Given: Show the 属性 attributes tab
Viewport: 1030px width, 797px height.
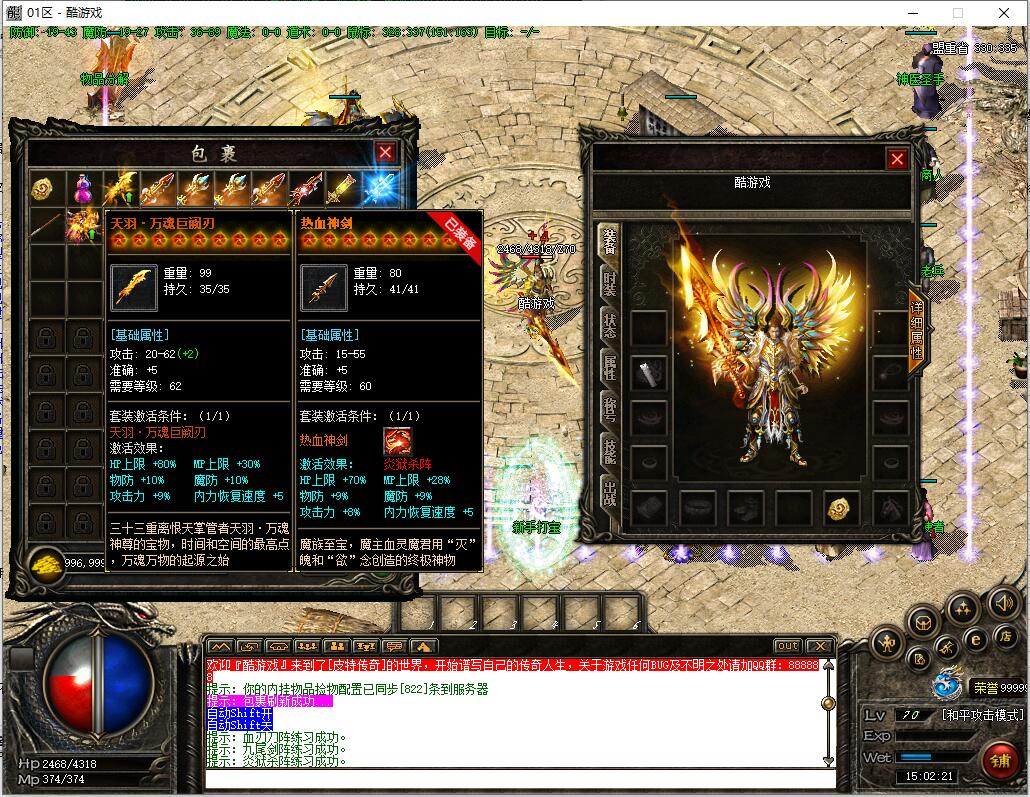Looking at the screenshot, I should tap(609, 367).
